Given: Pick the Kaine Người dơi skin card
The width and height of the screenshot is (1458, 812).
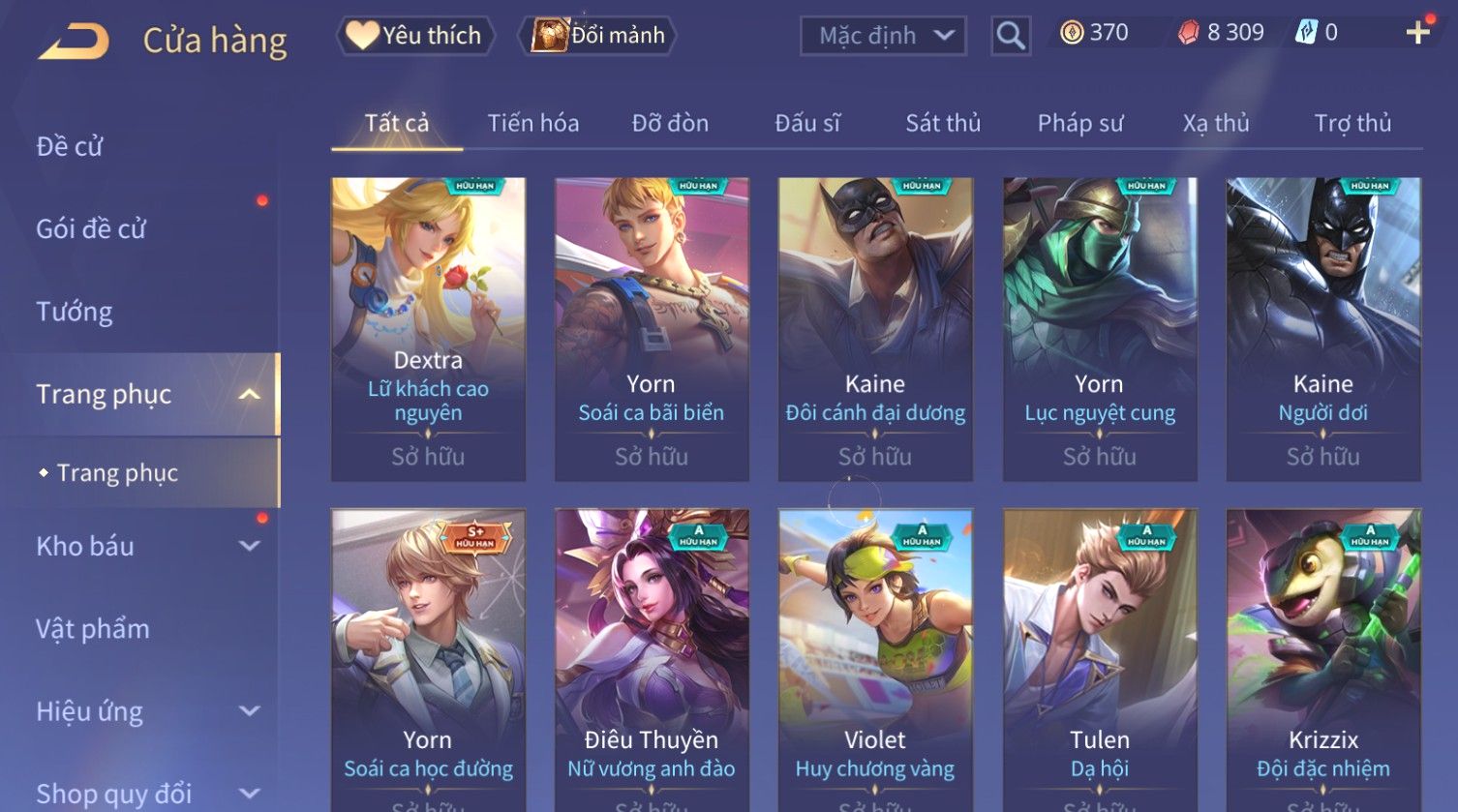Looking at the screenshot, I should coord(1322,329).
